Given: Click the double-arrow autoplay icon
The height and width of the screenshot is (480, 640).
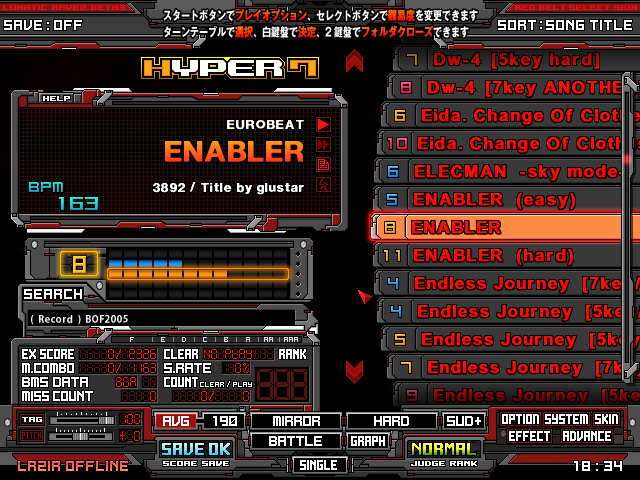Looking at the screenshot, I should coord(323,144).
